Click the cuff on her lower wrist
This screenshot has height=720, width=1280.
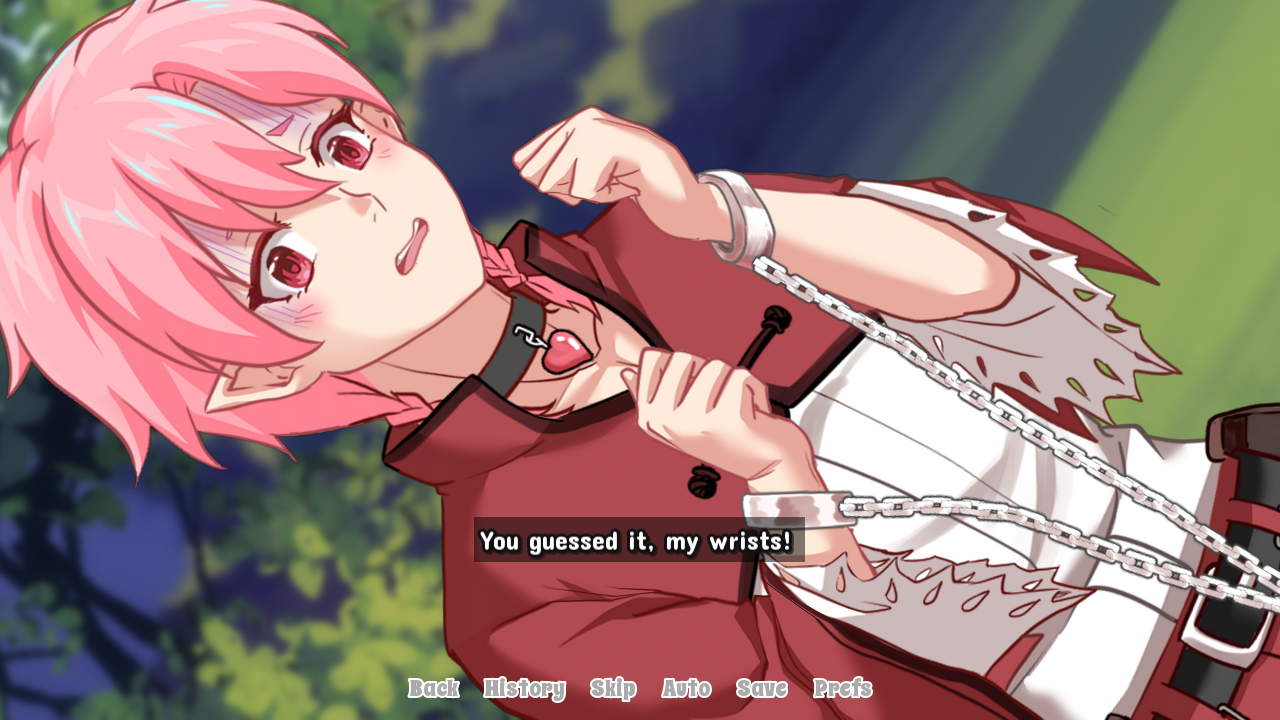(x=800, y=510)
